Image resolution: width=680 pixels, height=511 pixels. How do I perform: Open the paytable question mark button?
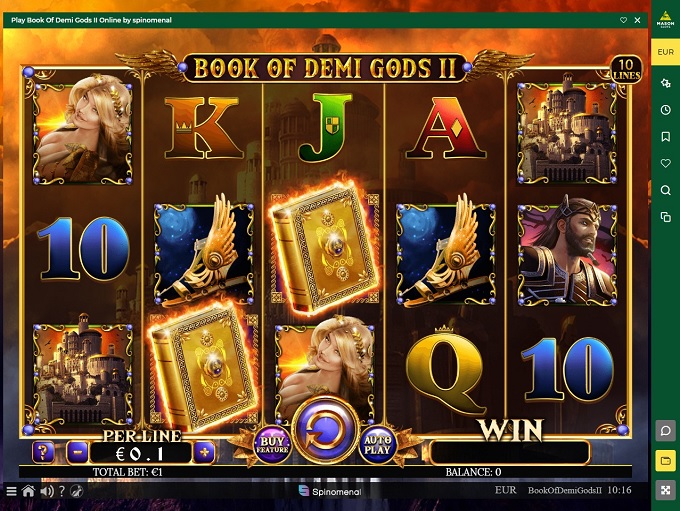(x=43, y=452)
